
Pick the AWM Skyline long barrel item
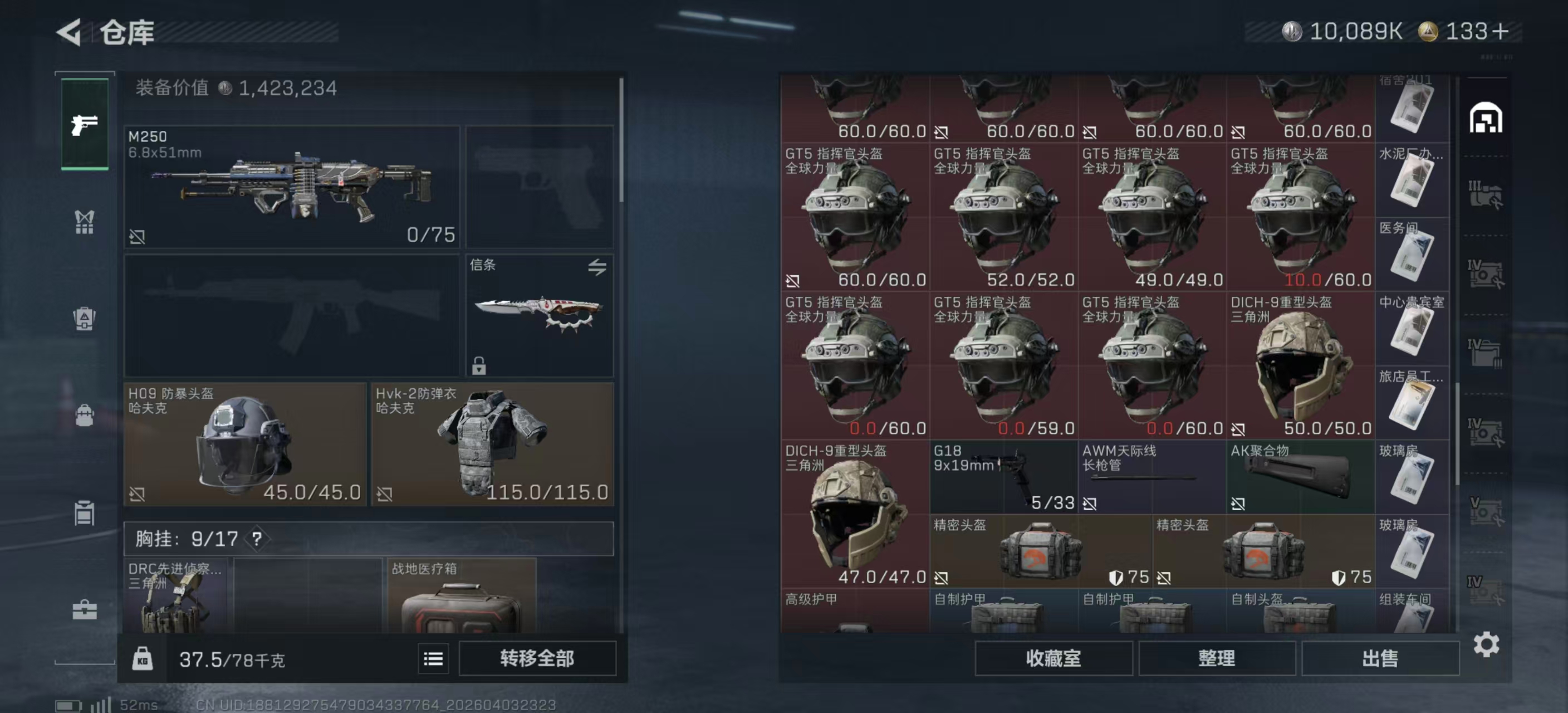[1151, 477]
